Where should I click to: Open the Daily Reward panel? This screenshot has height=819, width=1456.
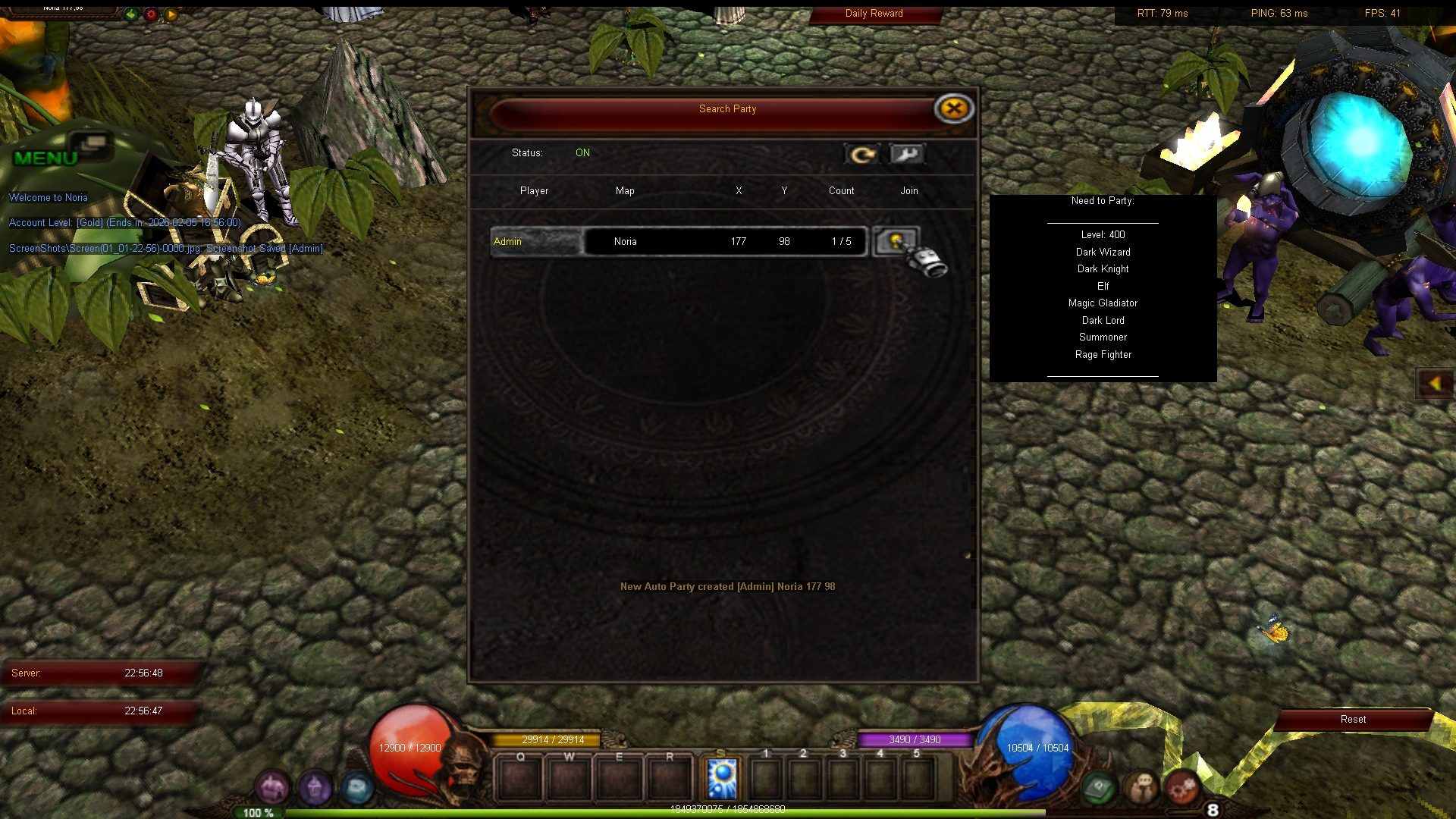[874, 14]
